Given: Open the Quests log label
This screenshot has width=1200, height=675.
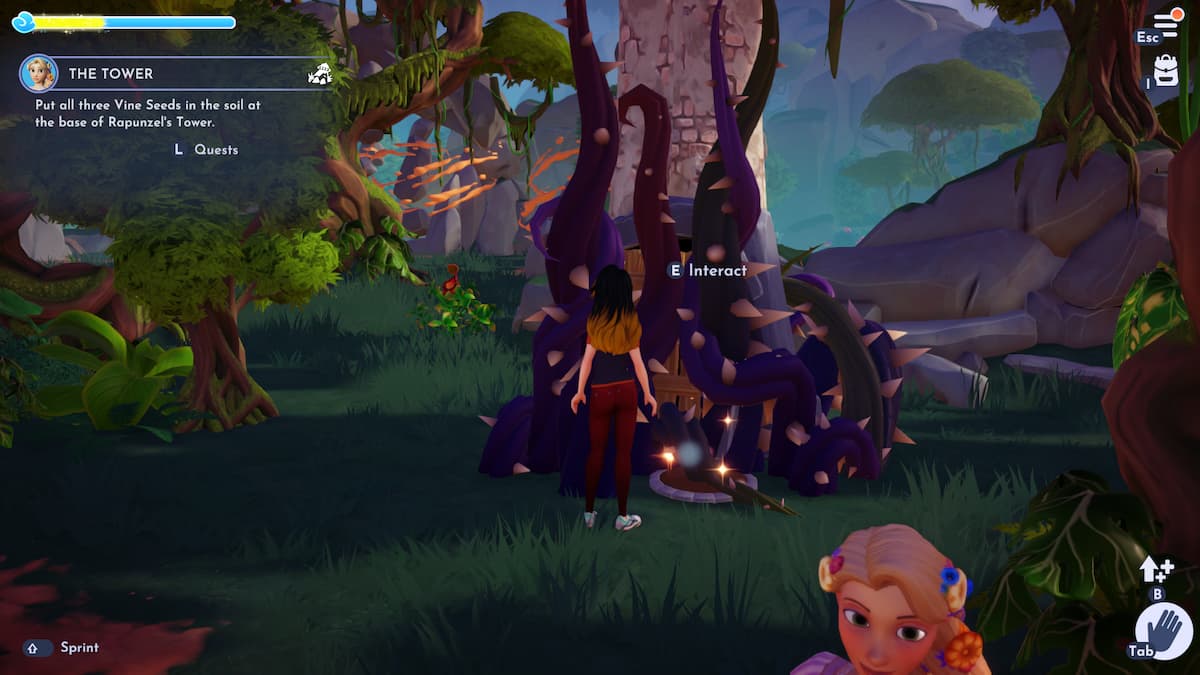Looking at the screenshot, I should [216, 149].
